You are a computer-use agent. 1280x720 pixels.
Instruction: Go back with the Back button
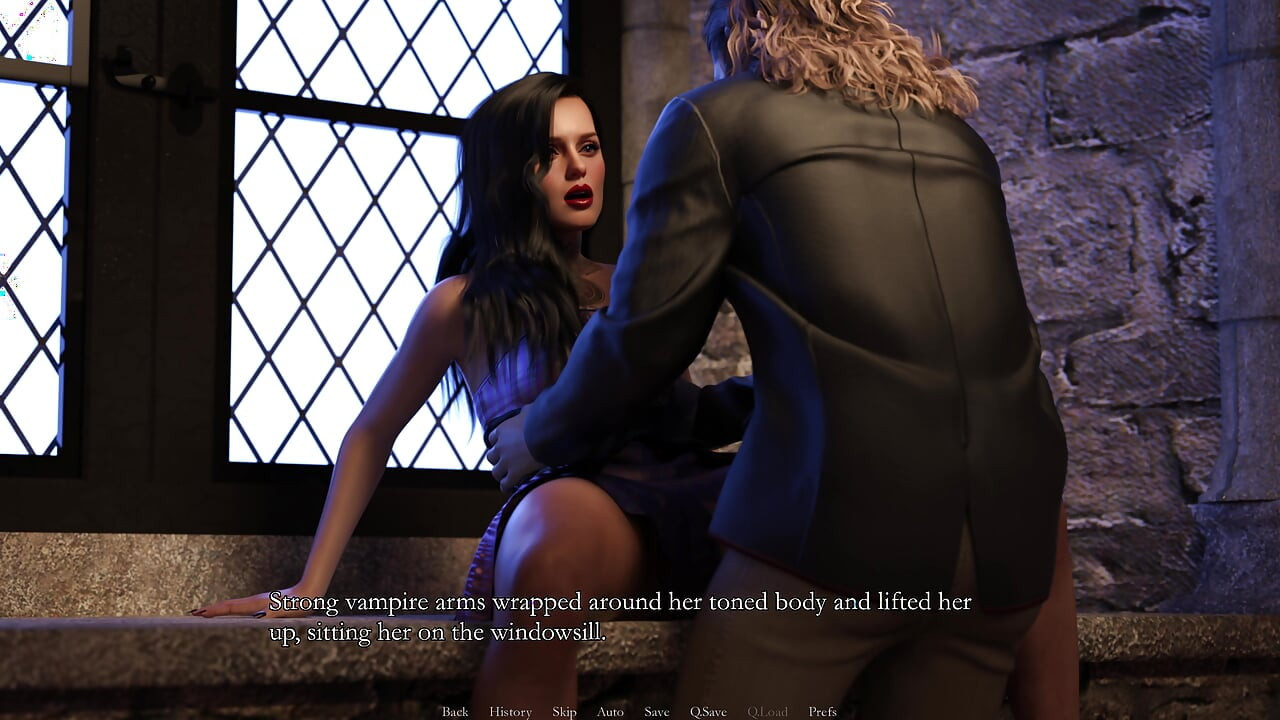455,712
